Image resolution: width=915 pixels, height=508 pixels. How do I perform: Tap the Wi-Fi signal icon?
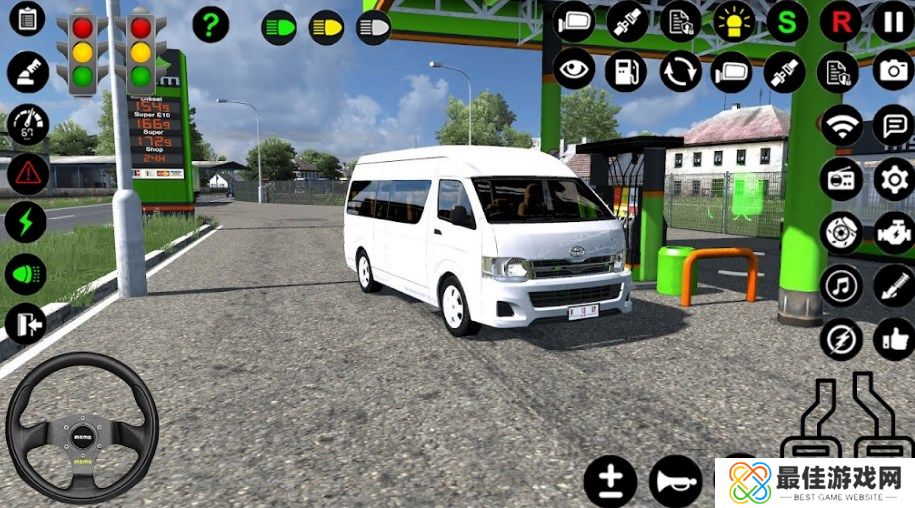tap(841, 126)
